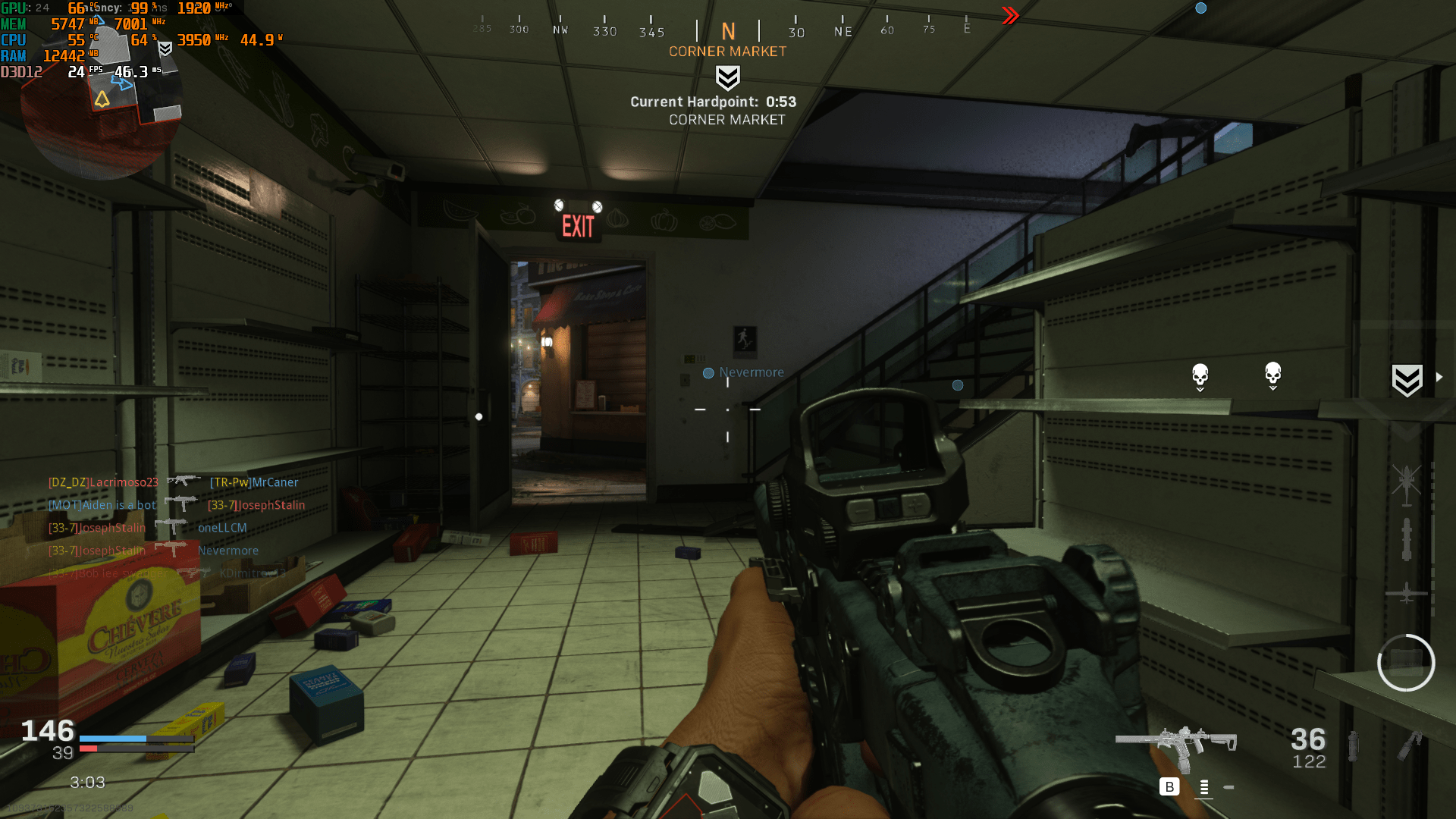Screen dimensions: 1456x819
Task: Click the blue segment of the health bar
Action: pos(114,737)
